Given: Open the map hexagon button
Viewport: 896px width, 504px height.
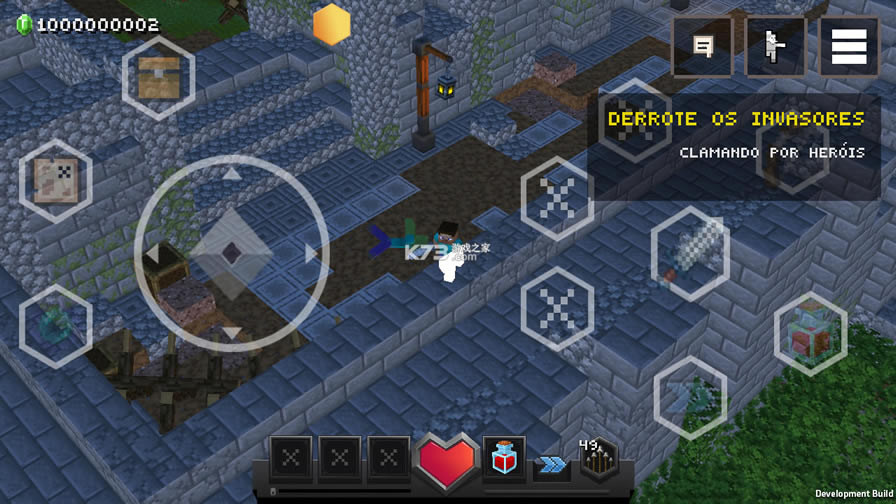Looking at the screenshot, I should [x=56, y=181].
